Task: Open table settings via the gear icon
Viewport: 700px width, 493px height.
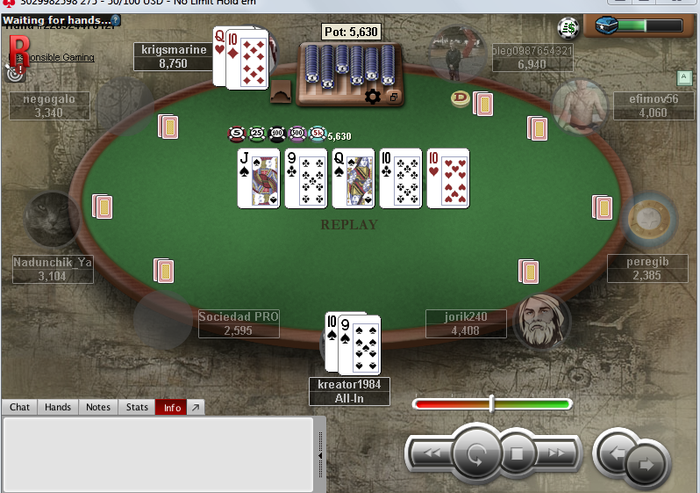Action: coord(372,96)
